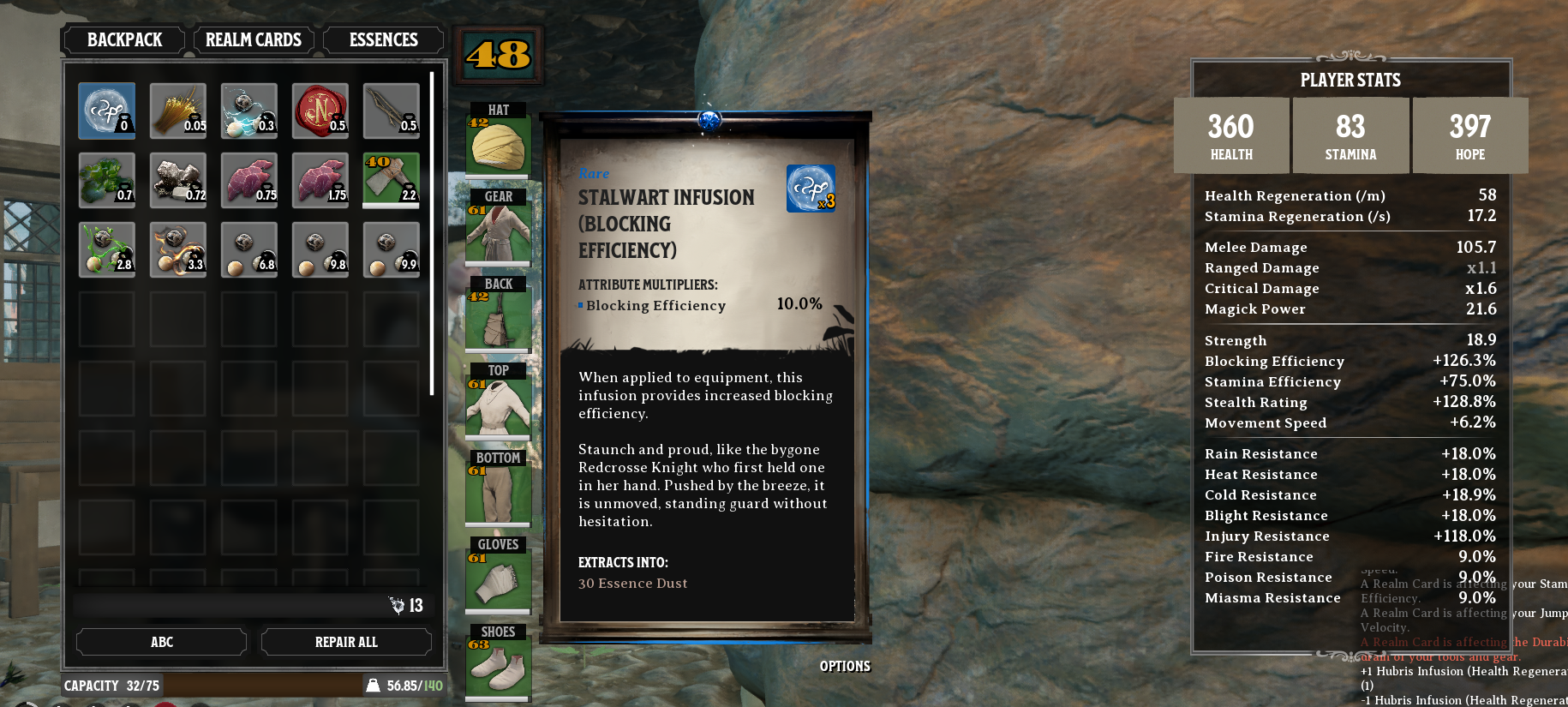This screenshot has height=707, width=1568.
Task: Select the green vine-wrapped shot ammo
Action: [106, 249]
